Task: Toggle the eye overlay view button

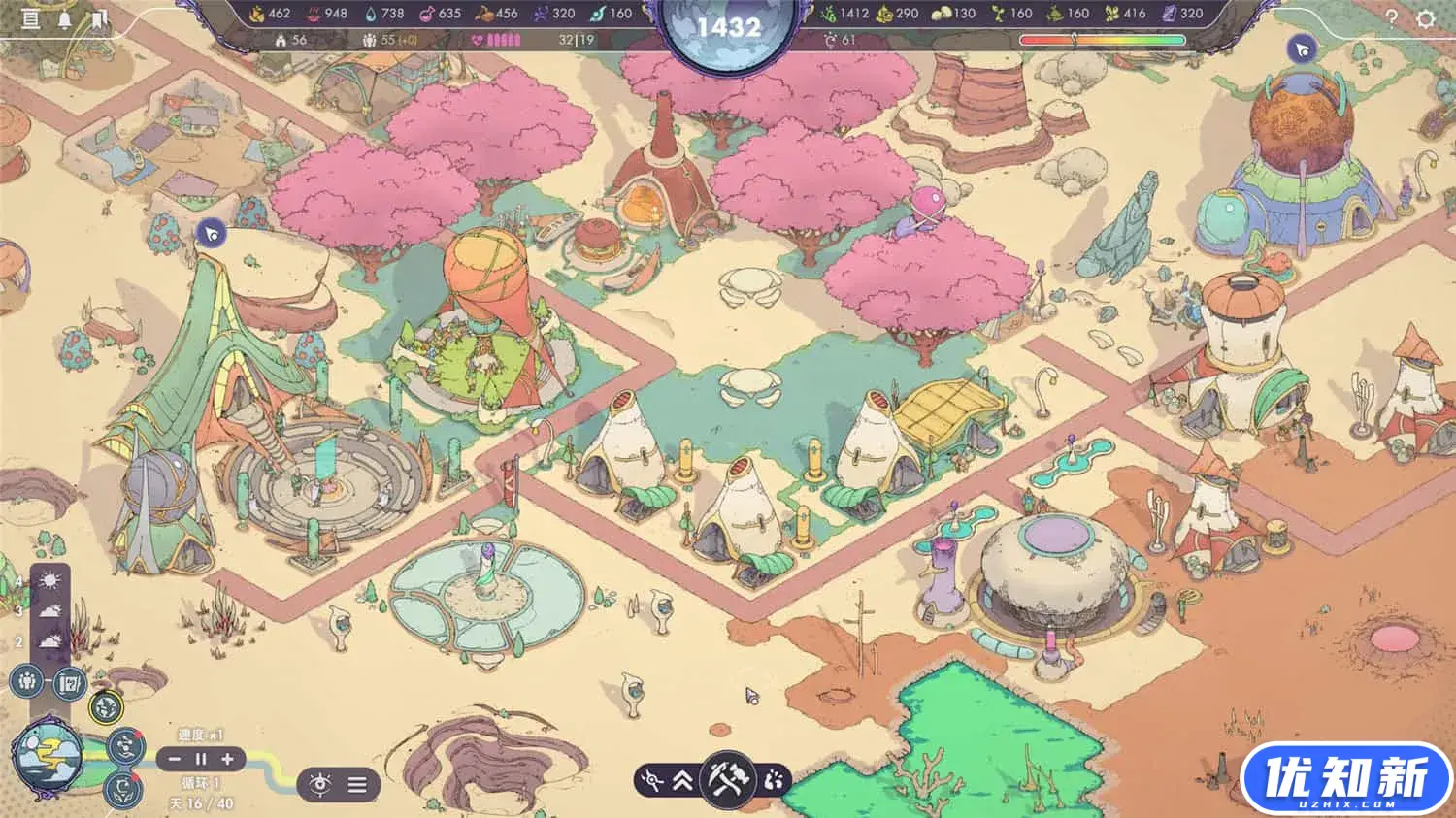Action: tap(318, 783)
